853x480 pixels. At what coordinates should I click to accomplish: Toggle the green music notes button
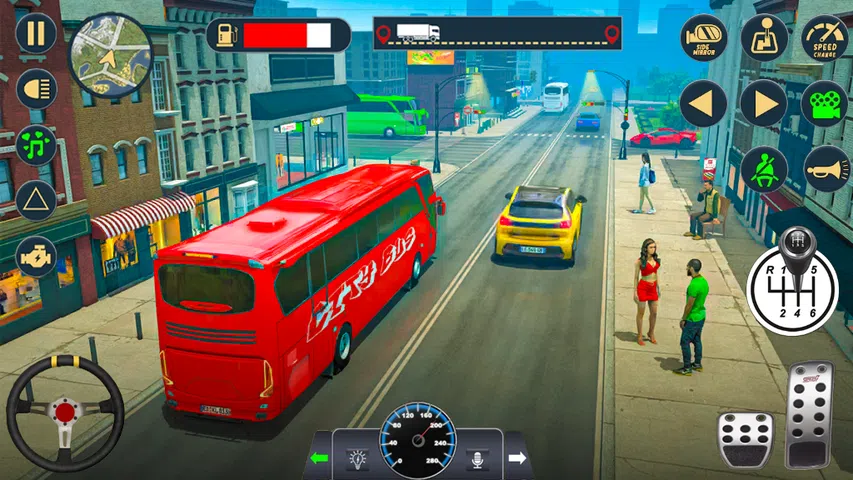pyautogui.click(x=35, y=144)
